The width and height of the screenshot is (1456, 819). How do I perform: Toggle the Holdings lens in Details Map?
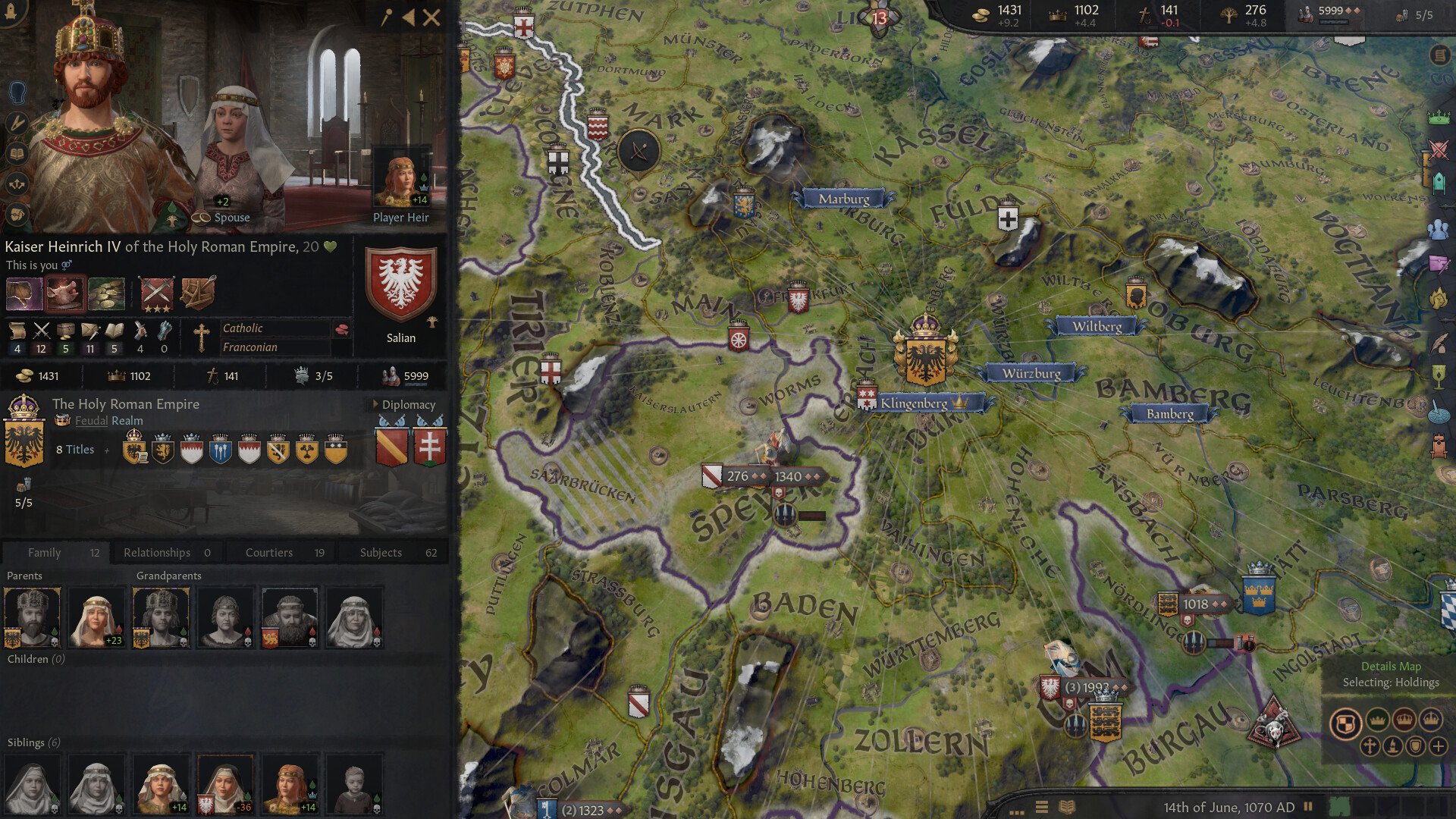[1346, 723]
